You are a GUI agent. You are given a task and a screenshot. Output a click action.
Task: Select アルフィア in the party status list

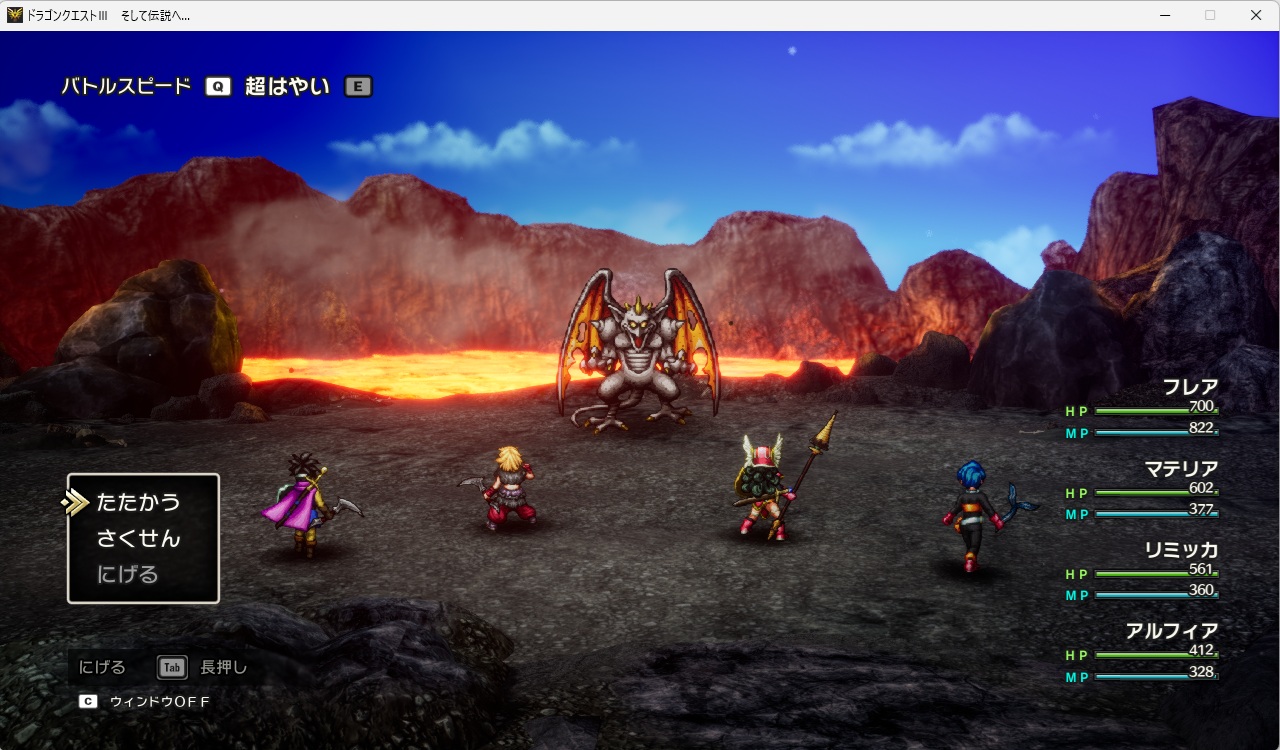1172,631
